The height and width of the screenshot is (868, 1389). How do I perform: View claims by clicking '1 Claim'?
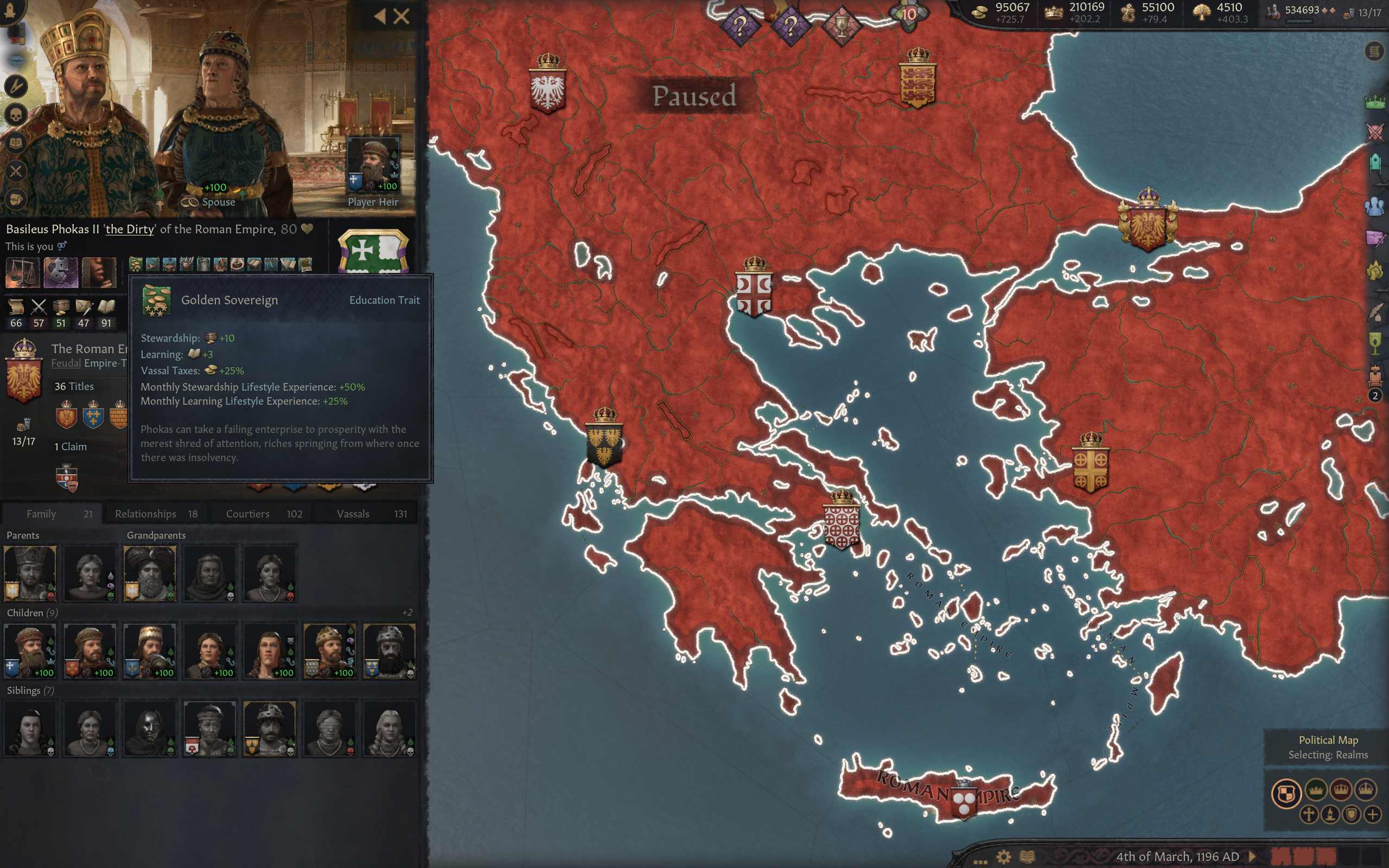click(70, 446)
